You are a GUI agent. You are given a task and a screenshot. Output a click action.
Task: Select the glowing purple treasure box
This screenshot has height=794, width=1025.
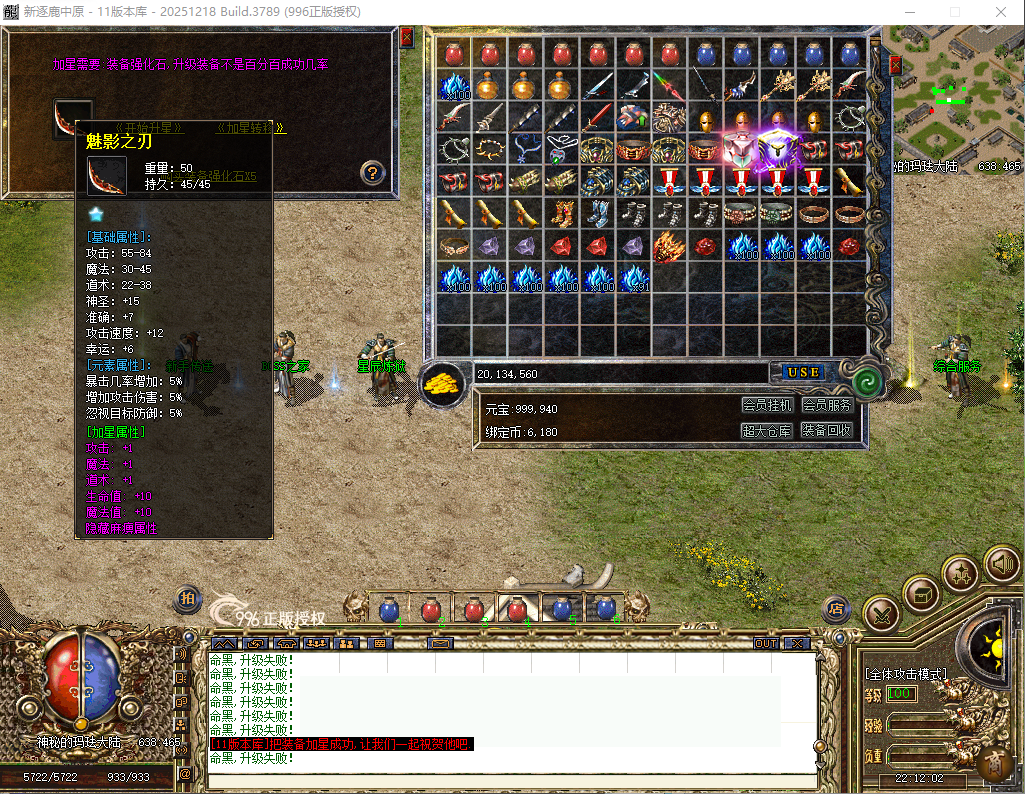[x=777, y=150]
